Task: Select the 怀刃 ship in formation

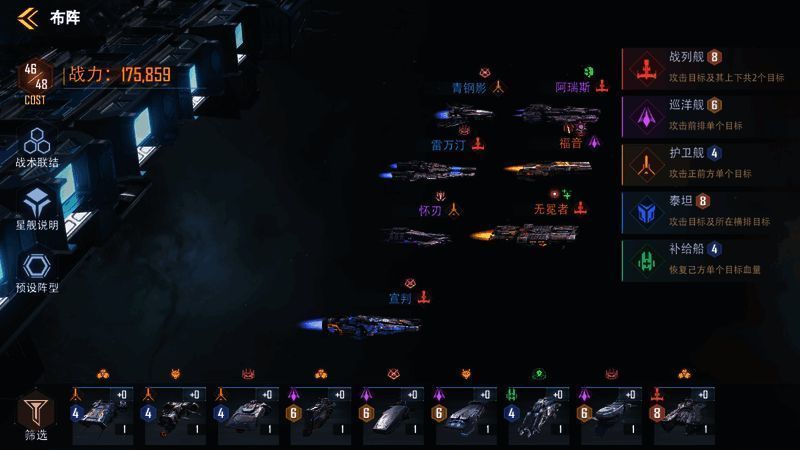Action: (x=416, y=236)
